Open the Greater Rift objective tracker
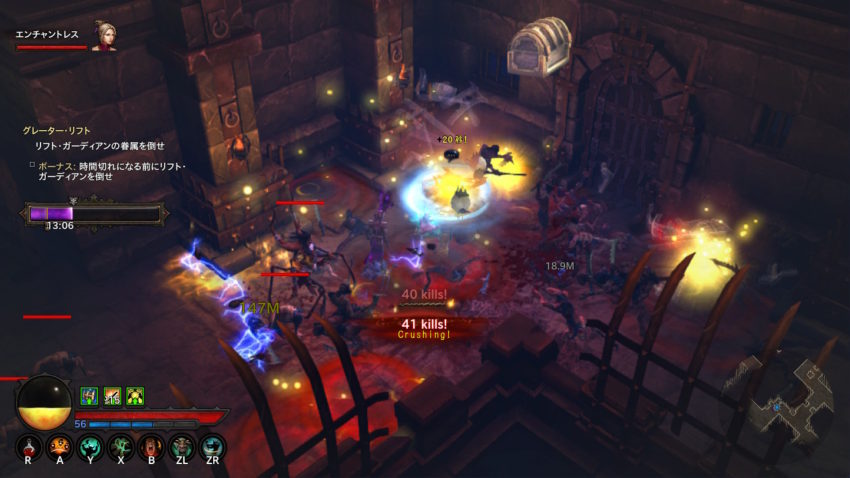 pyautogui.click(x=58, y=130)
